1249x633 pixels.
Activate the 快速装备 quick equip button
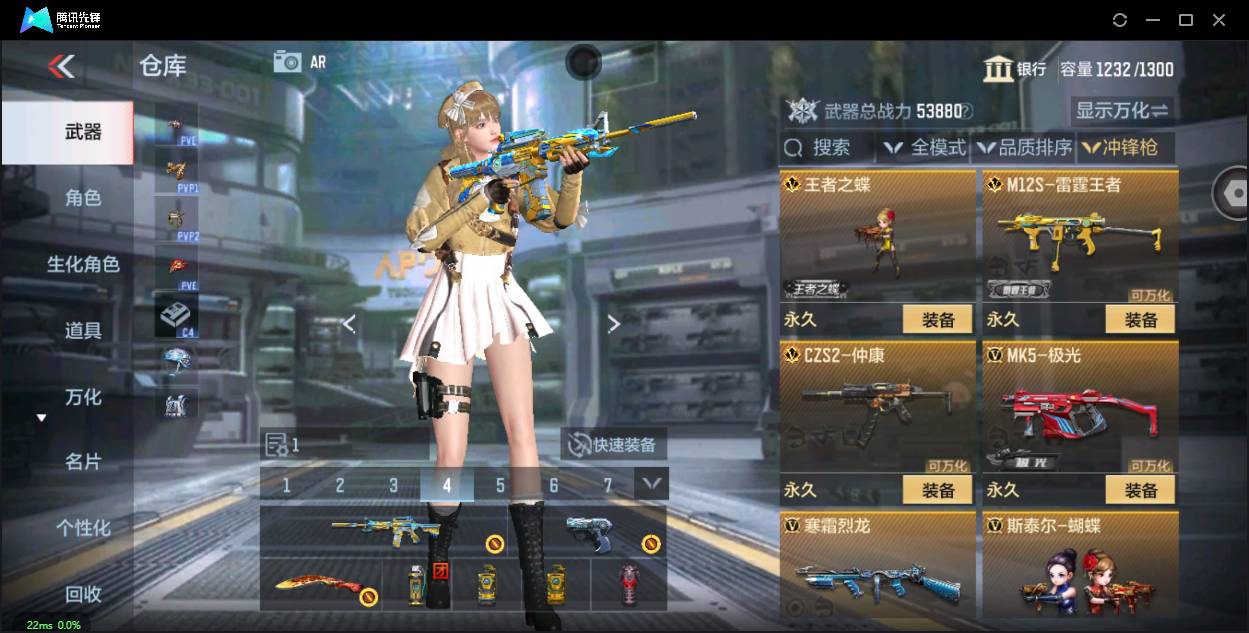point(613,445)
